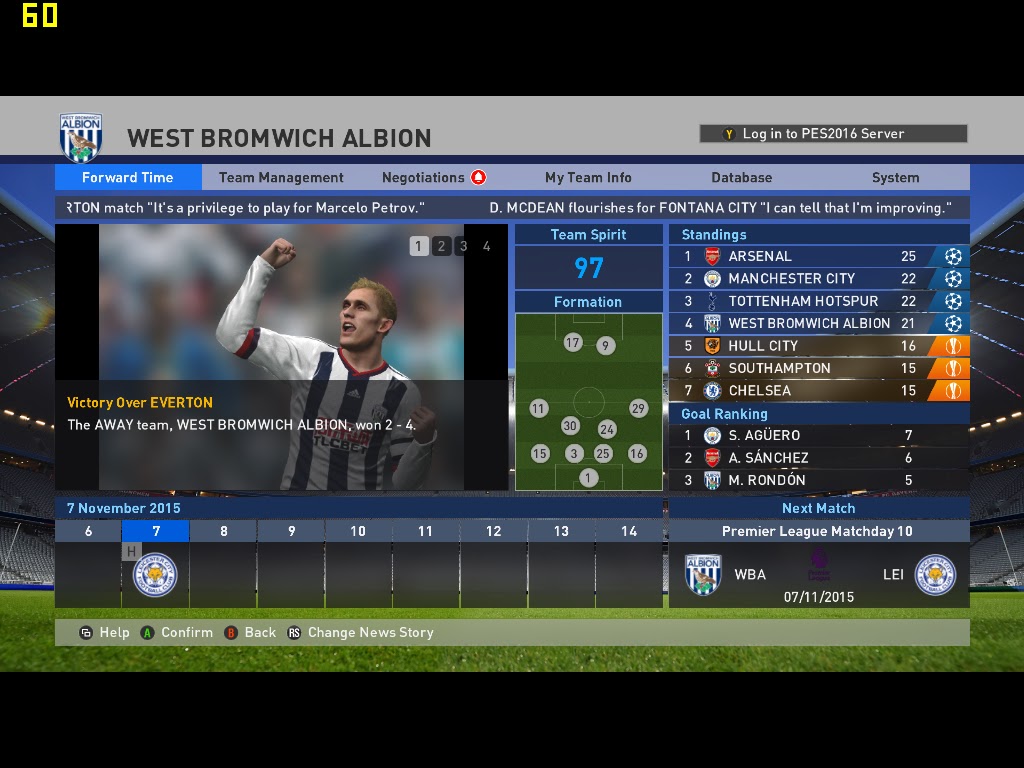Show news story page 4
The height and width of the screenshot is (768, 1024).
click(x=486, y=246)
